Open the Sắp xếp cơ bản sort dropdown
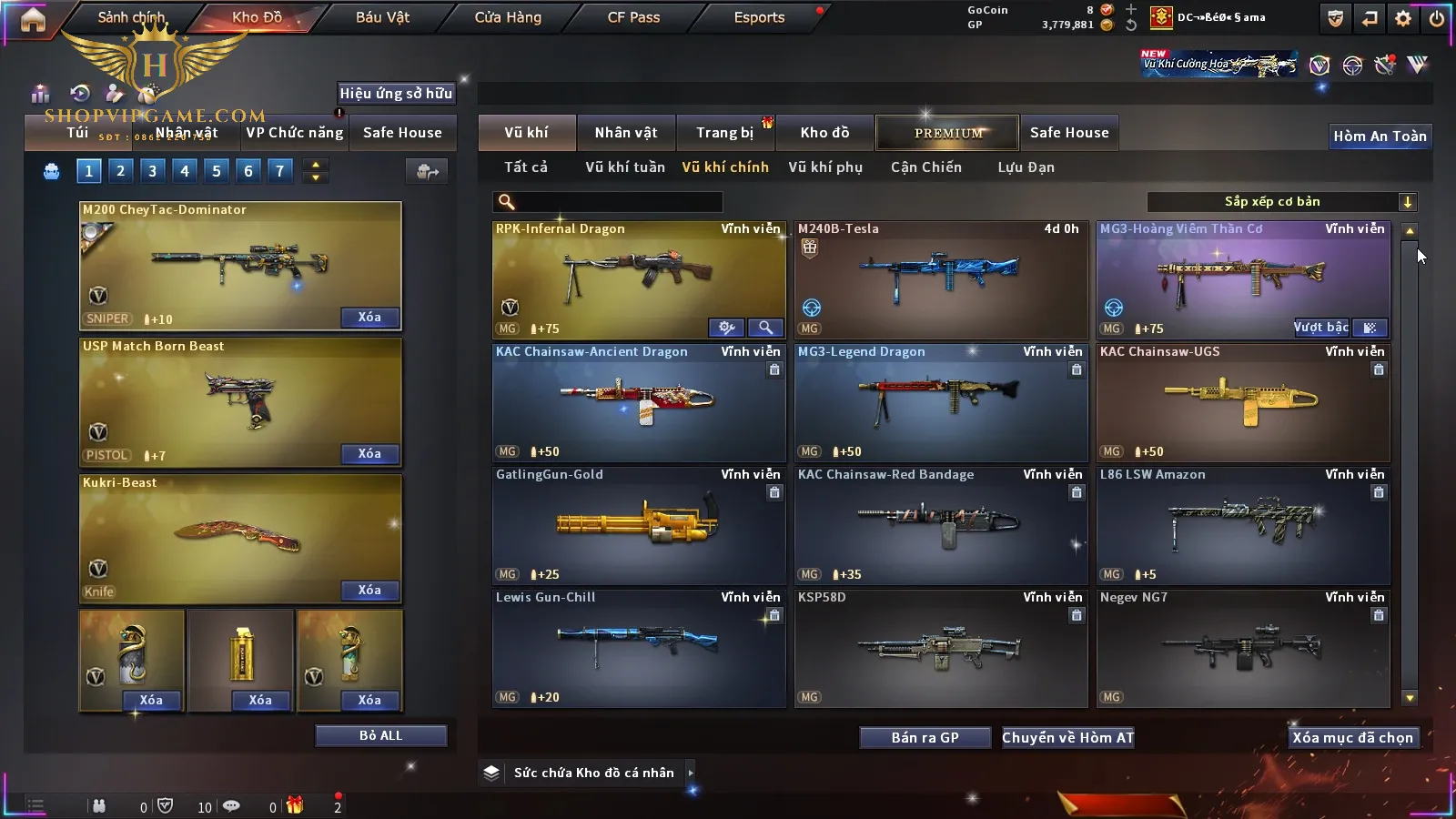 pos(1281,202)
